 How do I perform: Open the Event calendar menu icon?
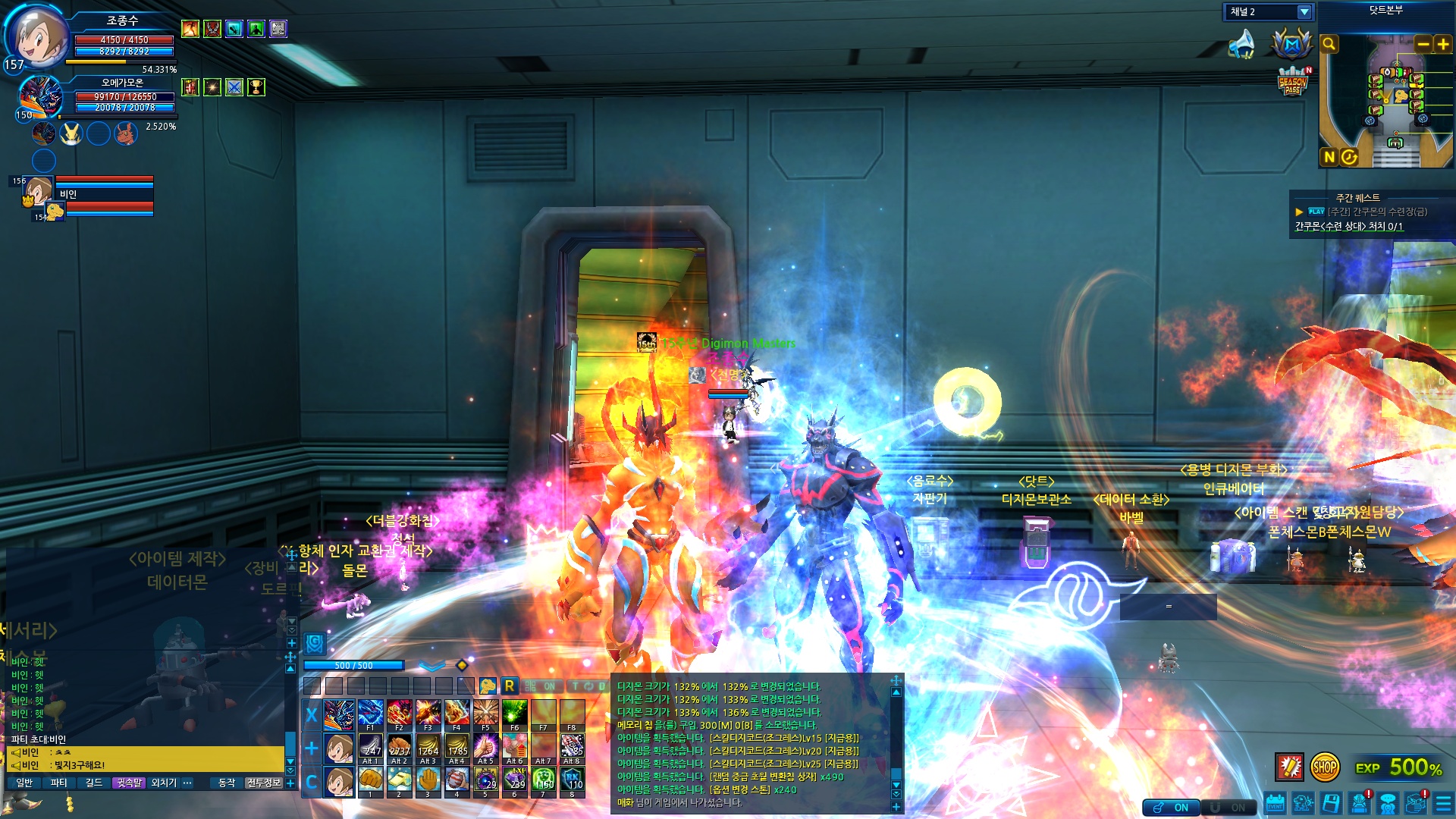coord(1276,804)
